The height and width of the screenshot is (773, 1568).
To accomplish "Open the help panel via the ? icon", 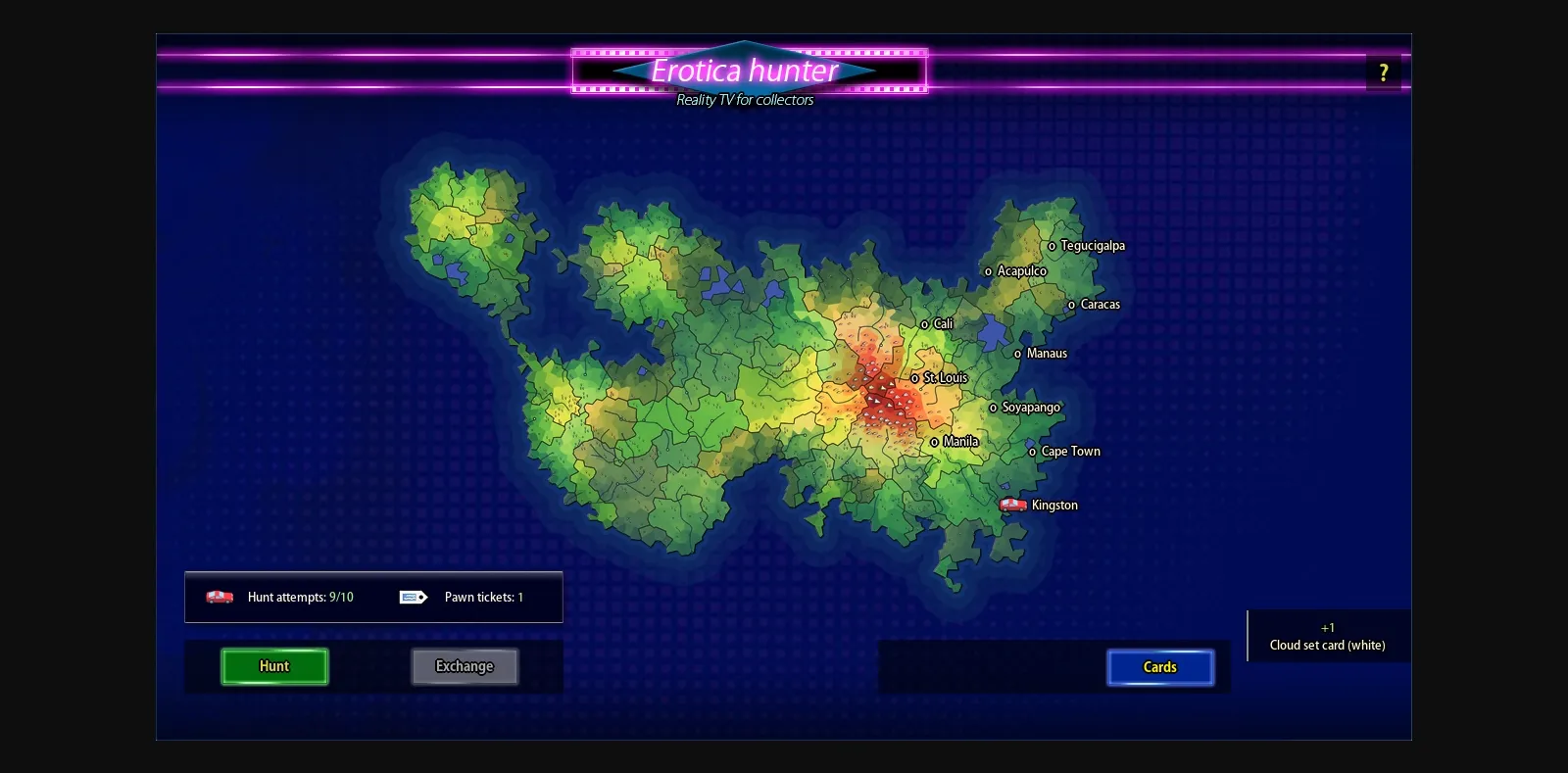I will 1384,71.
